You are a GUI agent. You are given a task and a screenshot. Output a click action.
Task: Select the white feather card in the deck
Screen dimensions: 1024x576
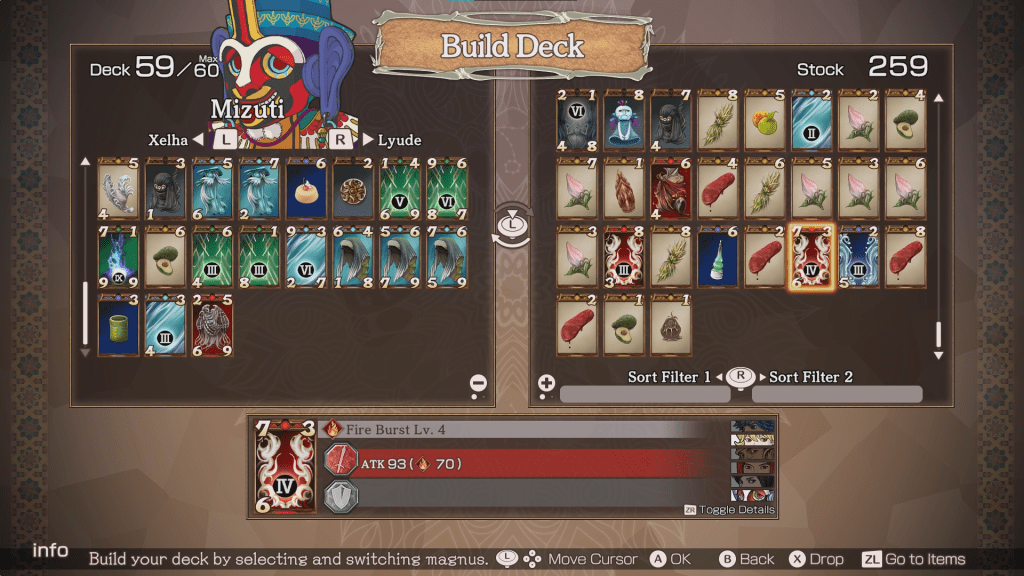click(x=117, y=189)
